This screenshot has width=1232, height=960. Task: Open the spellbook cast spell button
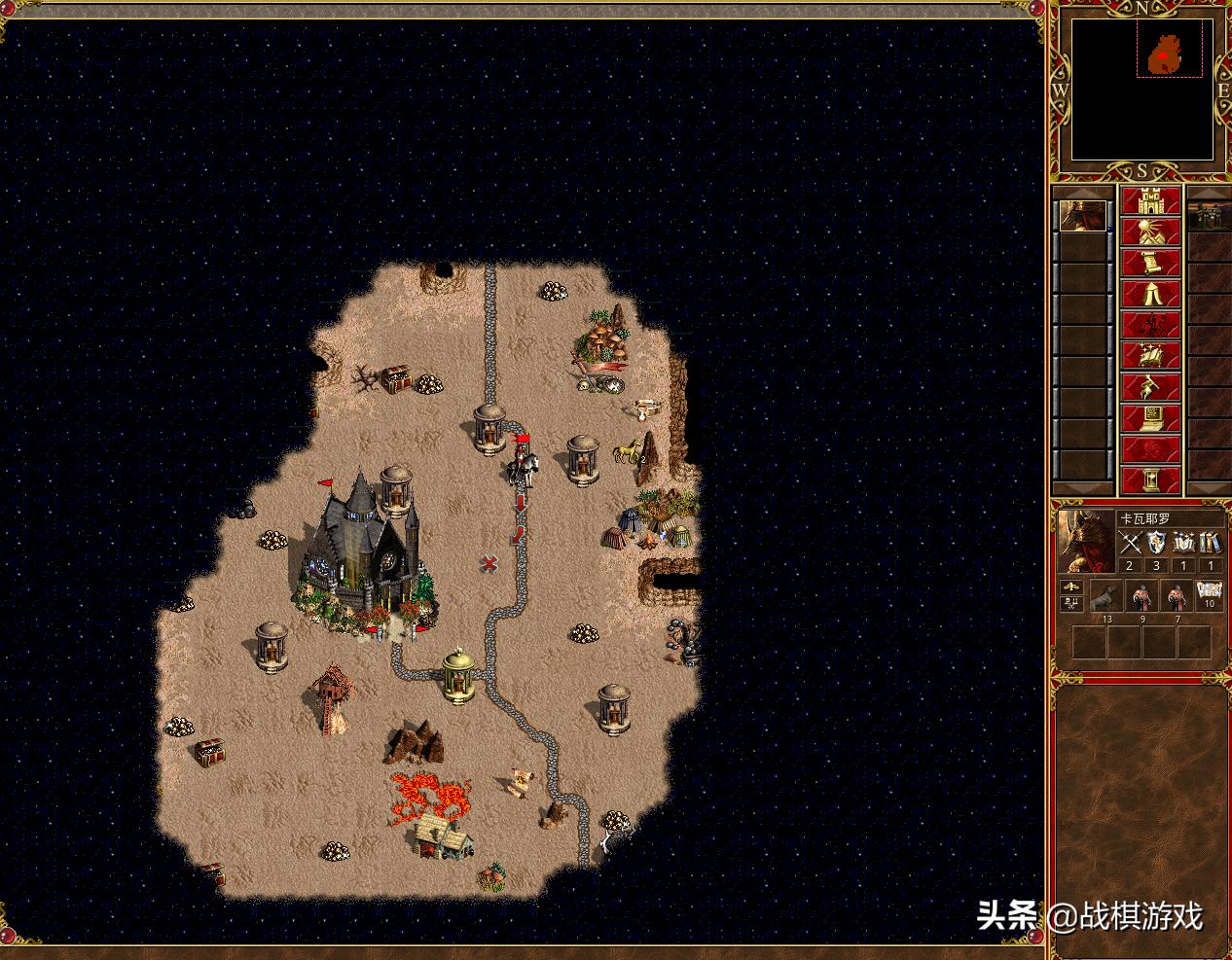pyautogui.click(x=1151, y=357)
